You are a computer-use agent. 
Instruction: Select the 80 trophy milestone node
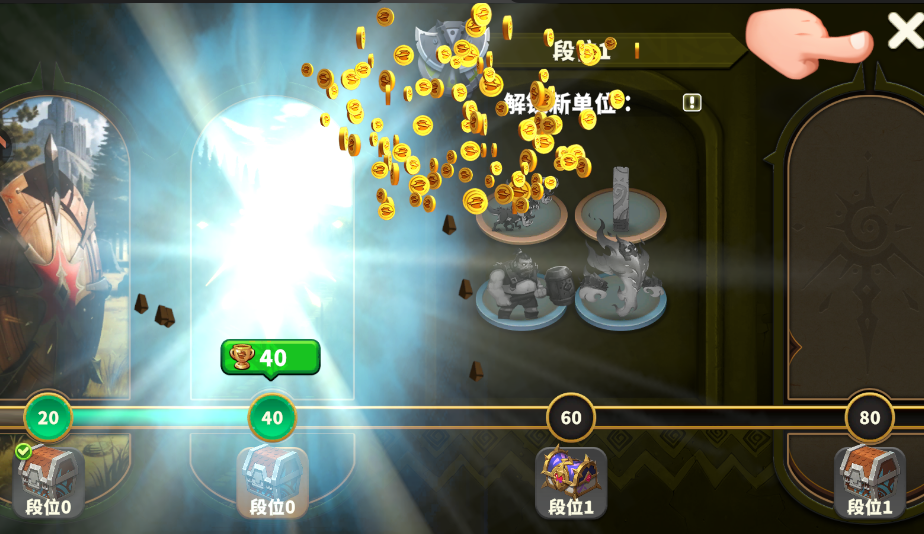[869, 417]
